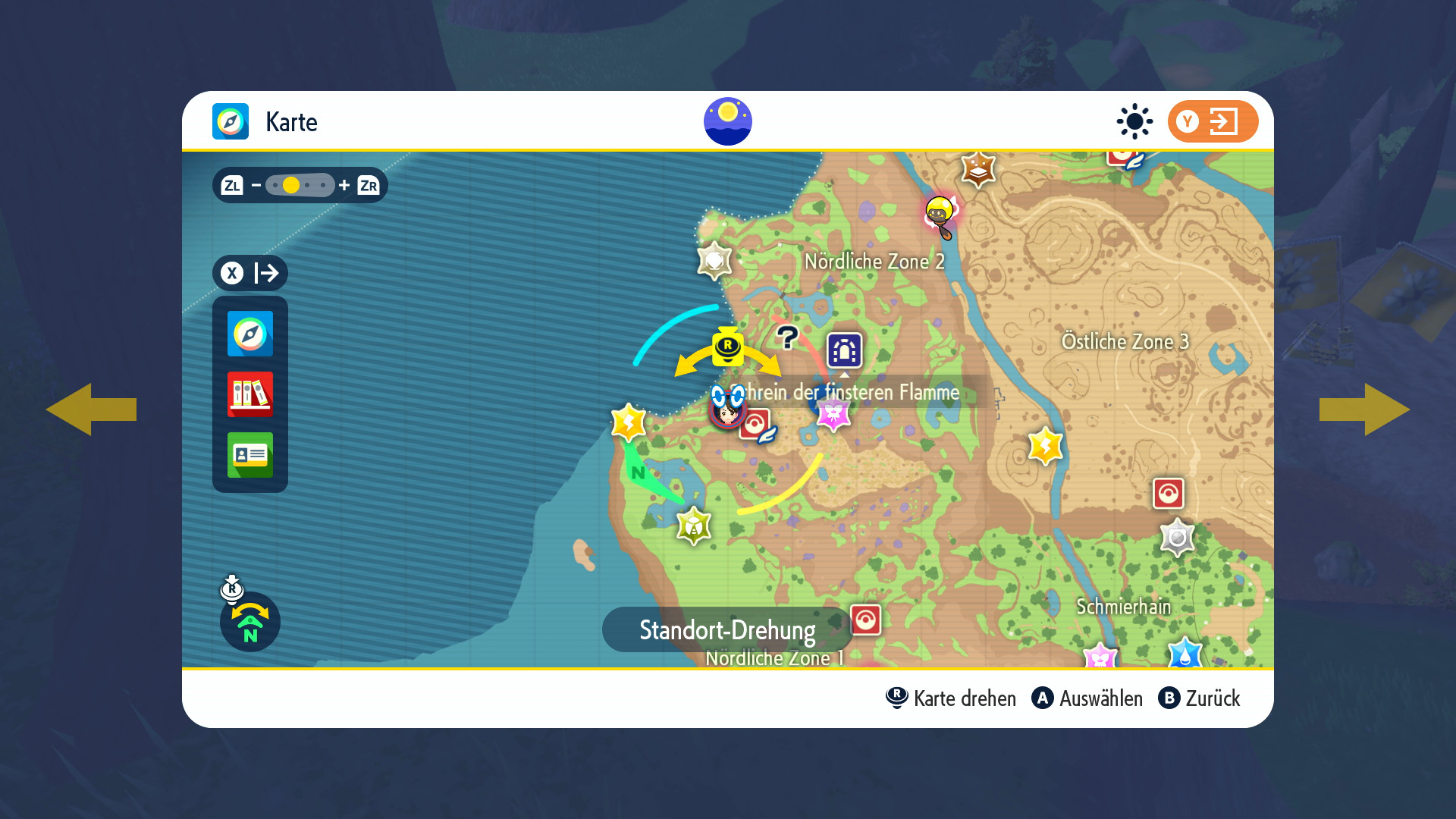Toggle the north-lock map rotation icon

250,622
